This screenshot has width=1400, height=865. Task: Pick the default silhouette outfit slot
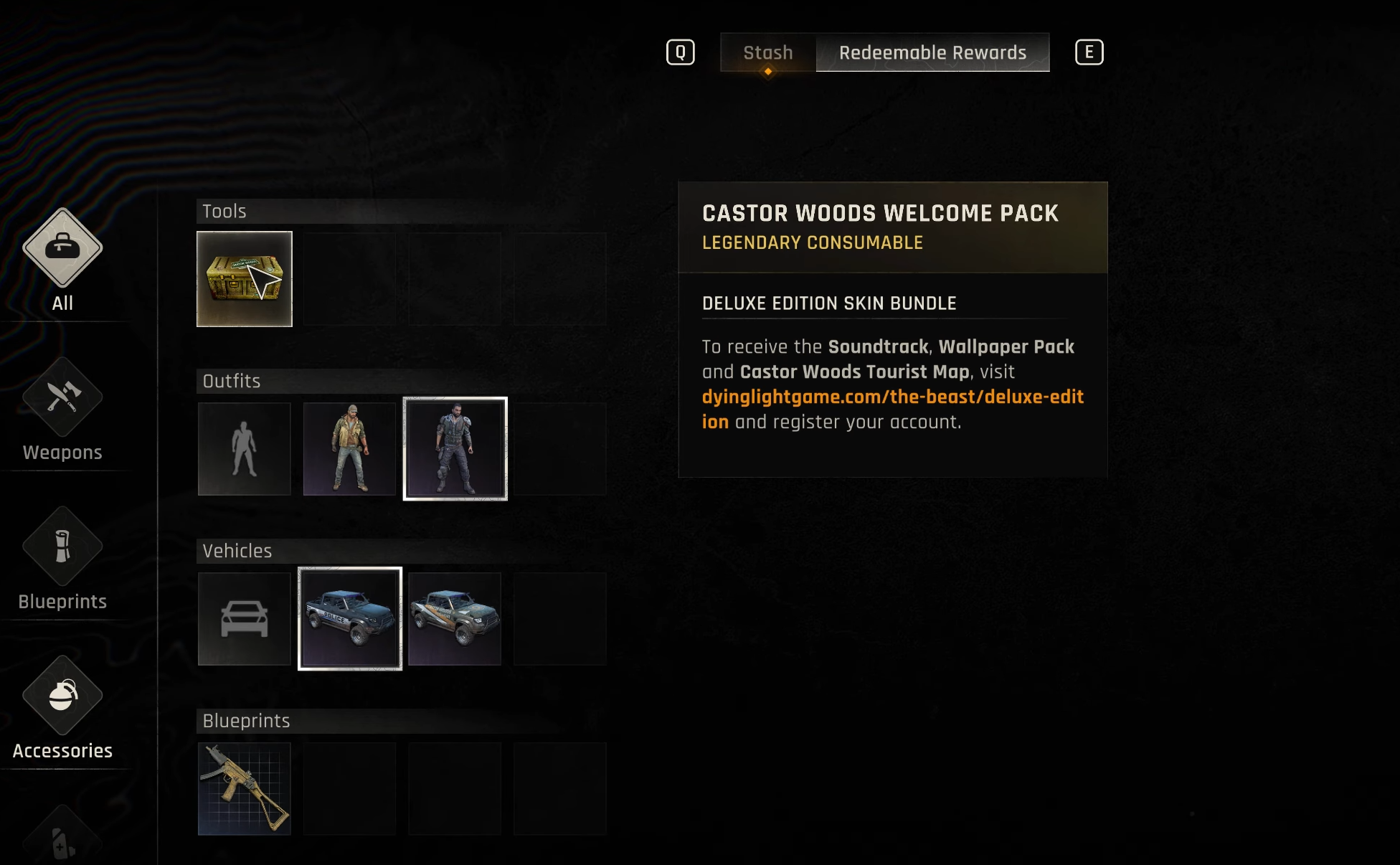(245, 449)
